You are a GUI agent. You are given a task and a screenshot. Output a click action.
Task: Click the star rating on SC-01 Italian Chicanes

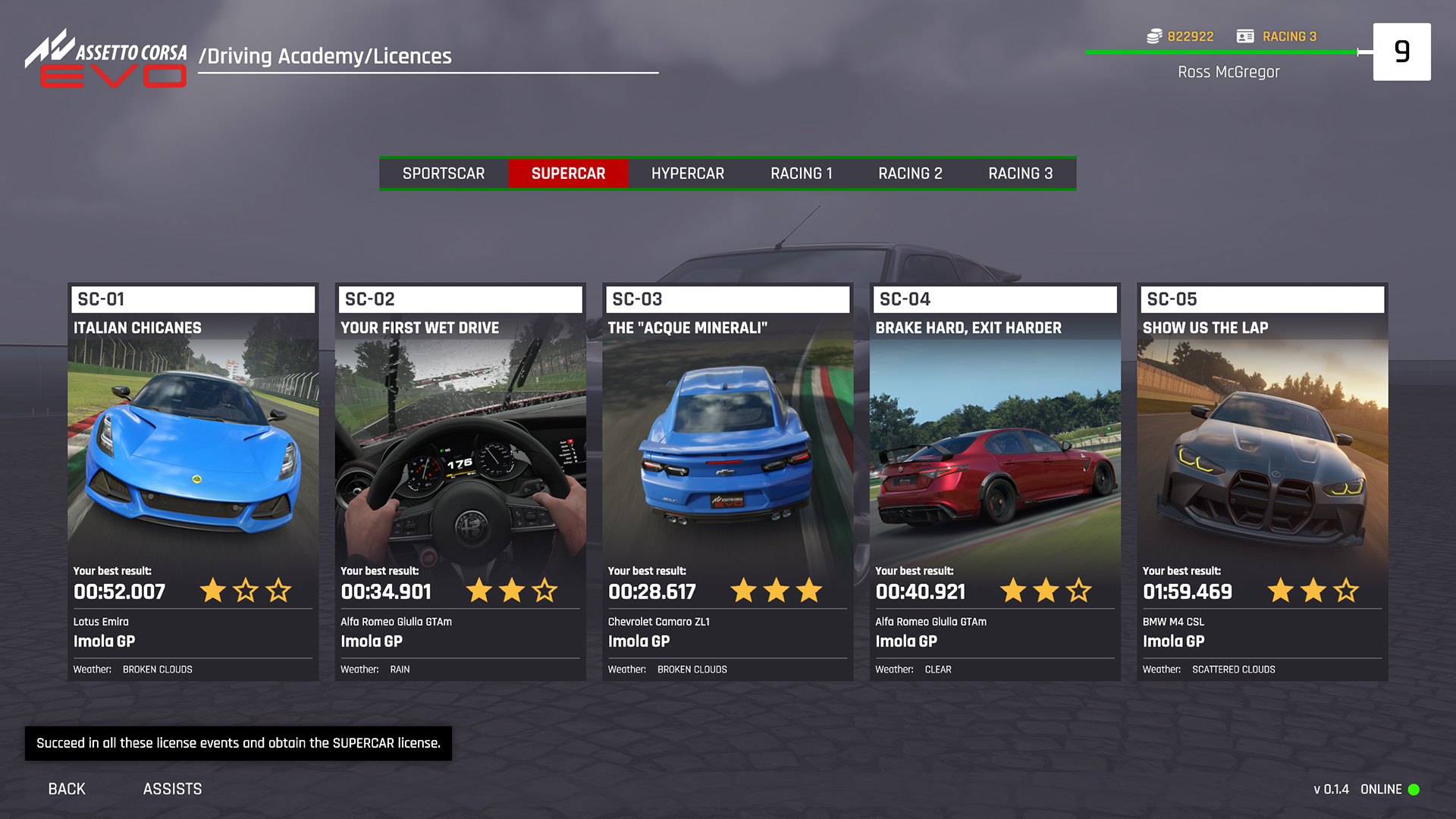click(246, 591)
